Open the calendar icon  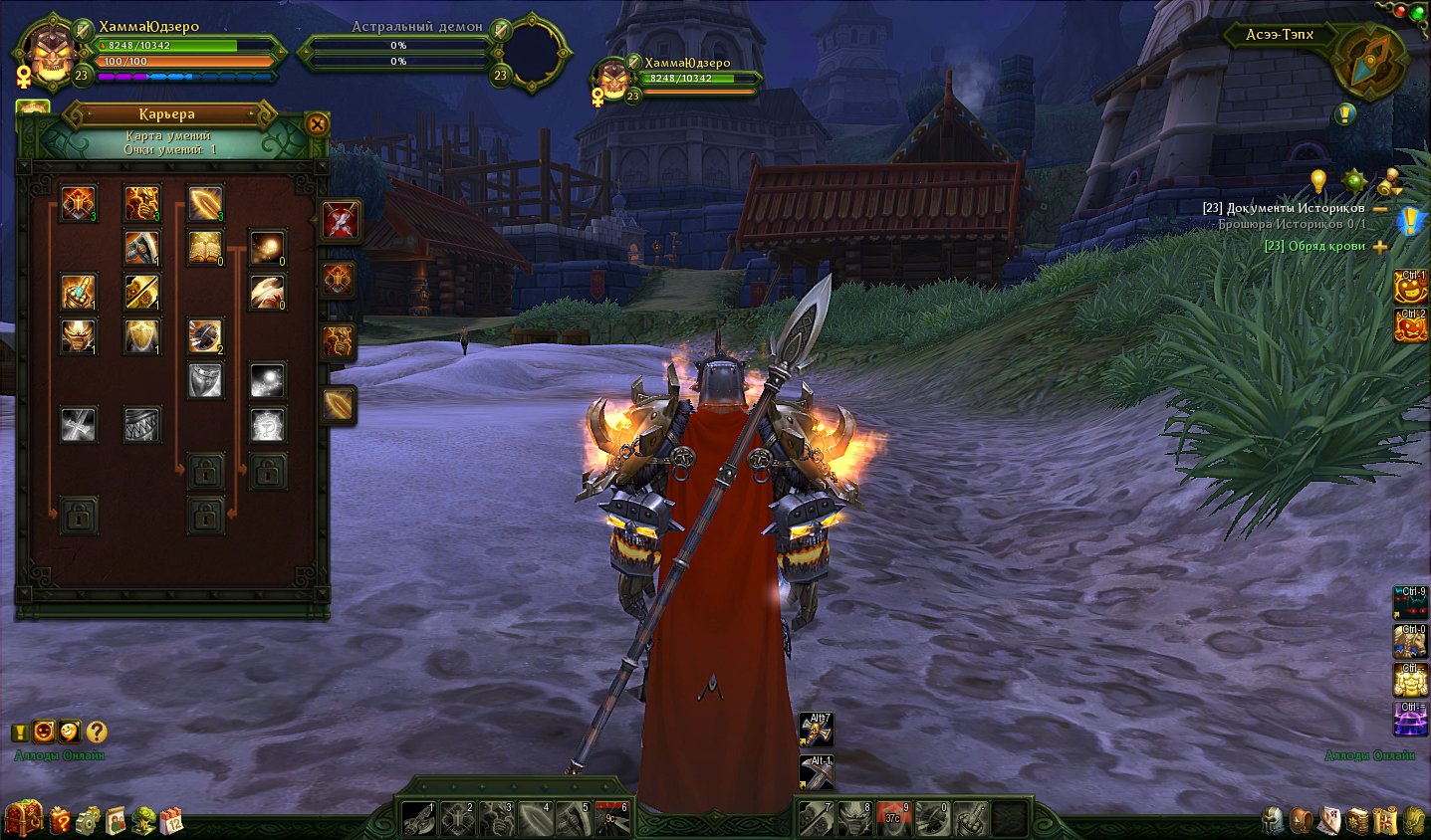pyautogui.click(x=171, y=820)
